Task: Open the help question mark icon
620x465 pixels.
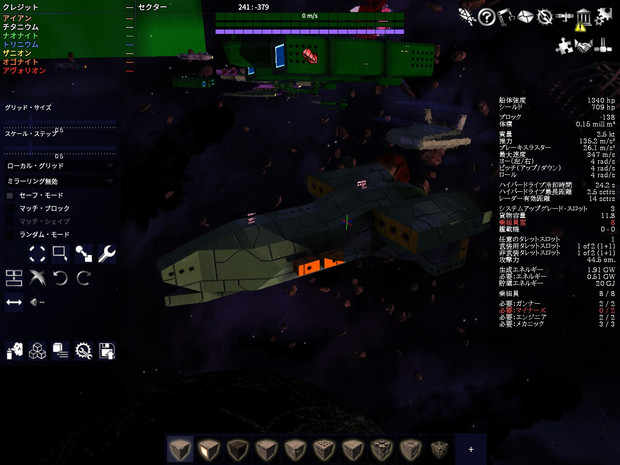Action: tap(486, 17)
